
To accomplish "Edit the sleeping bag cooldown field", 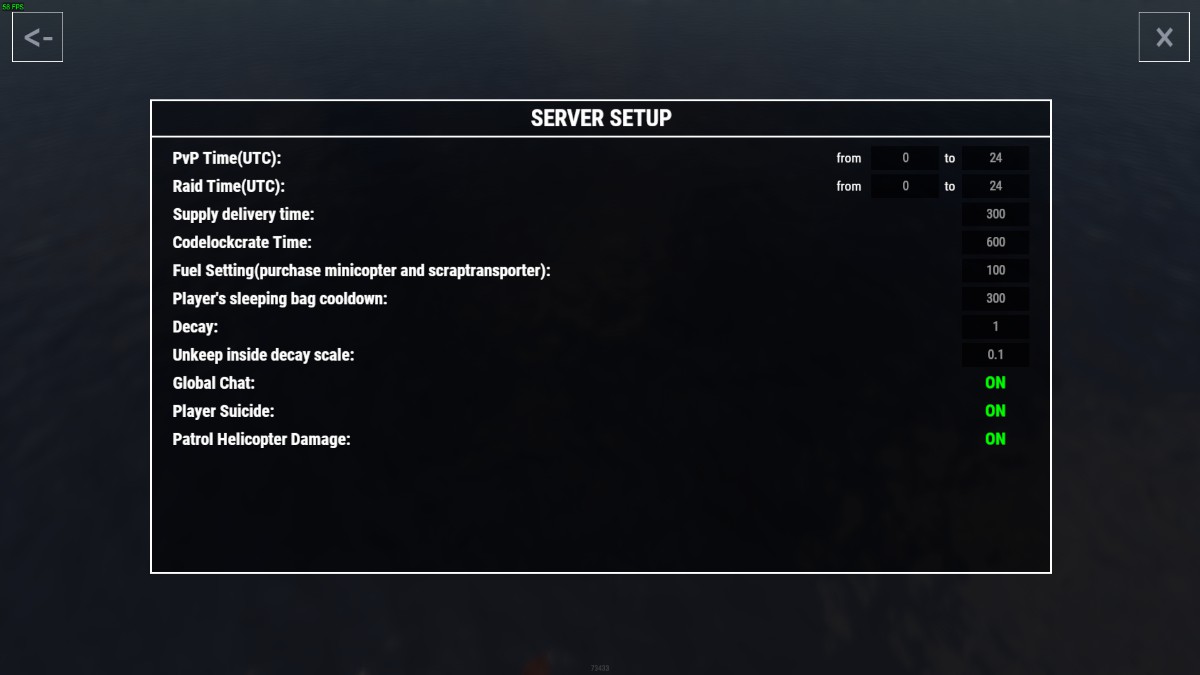I will 995,298.
